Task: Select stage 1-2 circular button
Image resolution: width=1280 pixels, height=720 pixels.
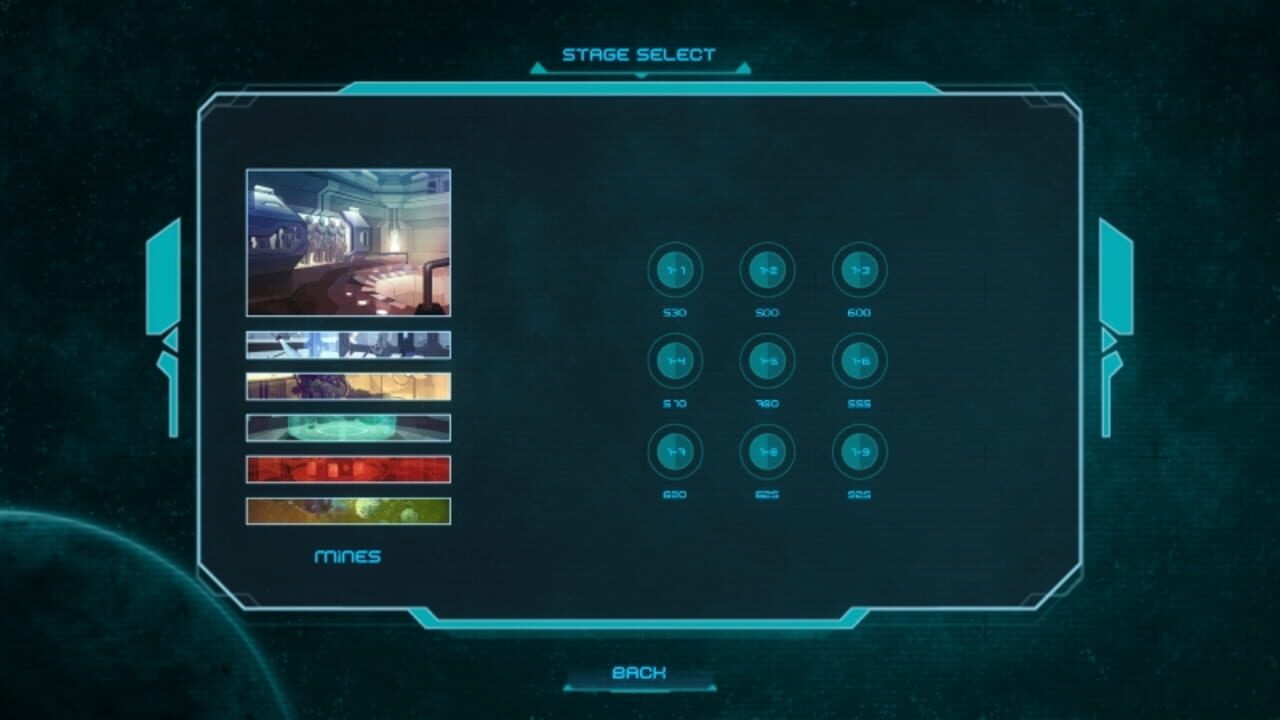Action: [x=768, y=270]
